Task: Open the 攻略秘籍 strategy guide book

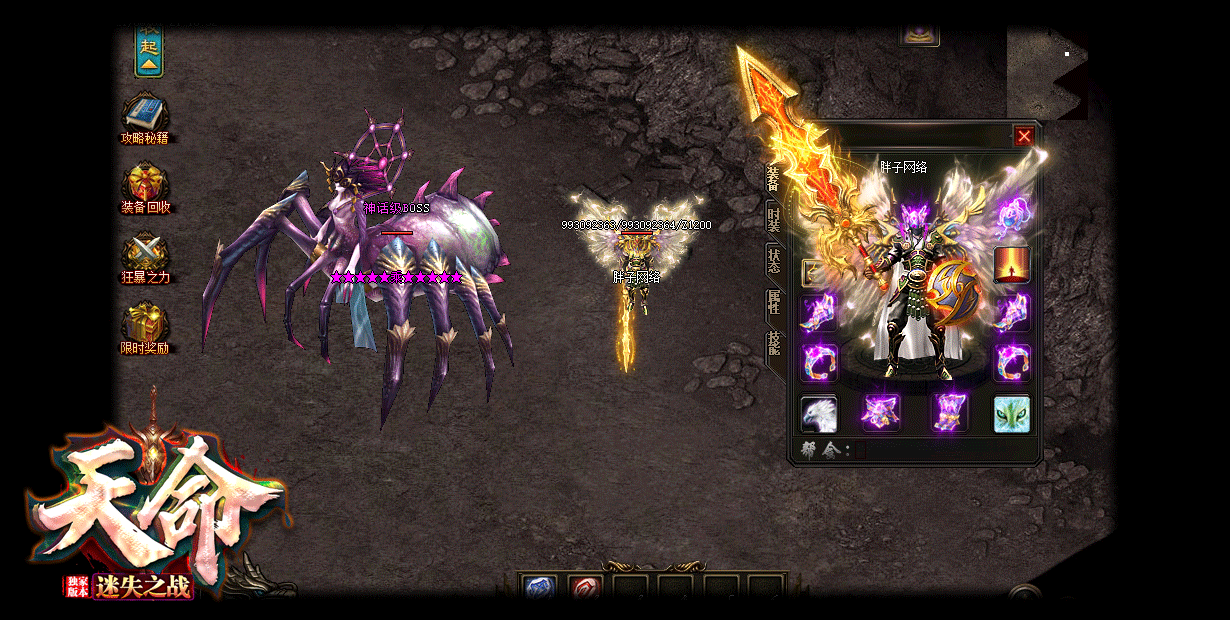Action: (145, 111)
